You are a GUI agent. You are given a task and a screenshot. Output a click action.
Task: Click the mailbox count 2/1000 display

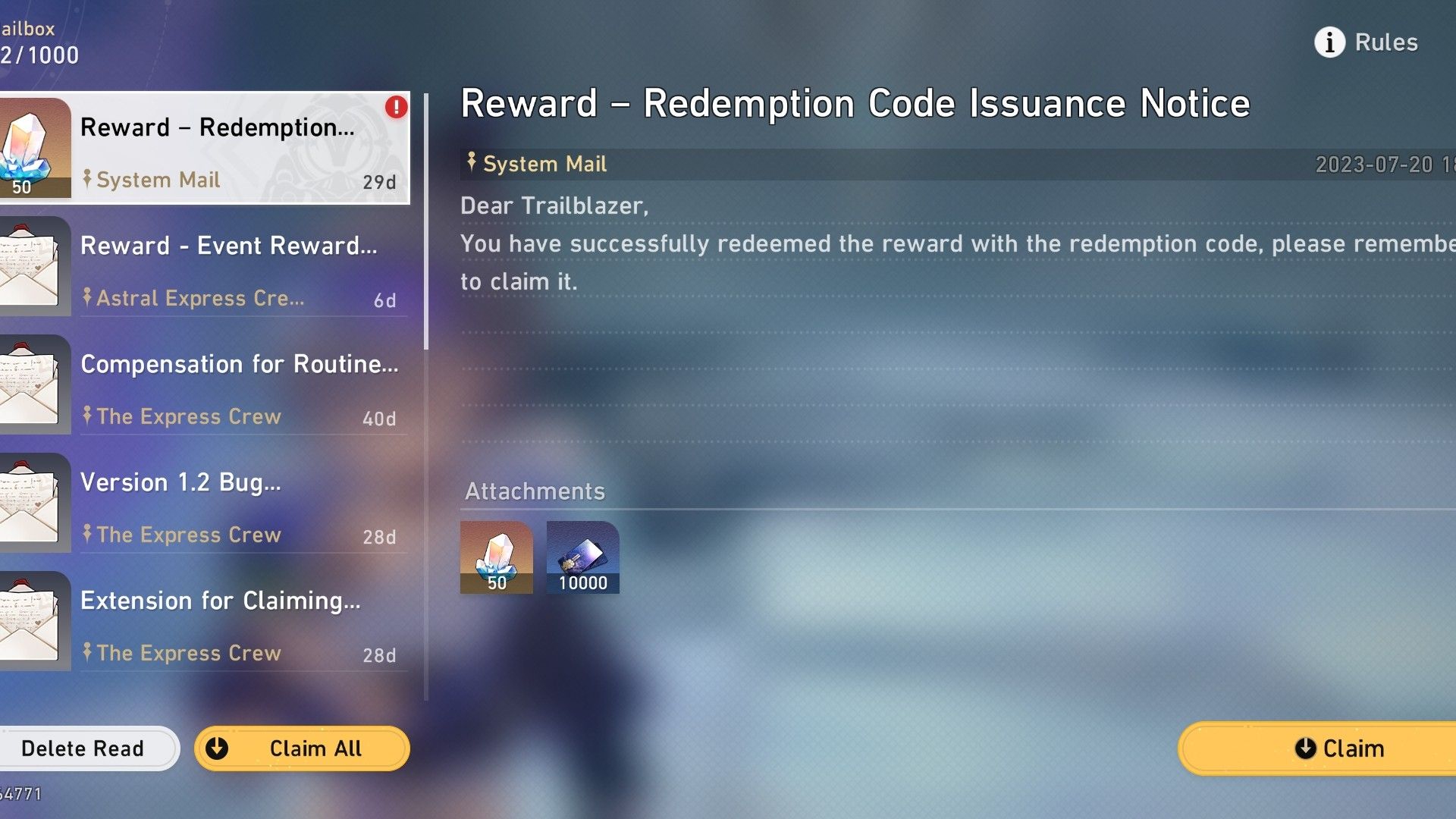coord(38,55)
